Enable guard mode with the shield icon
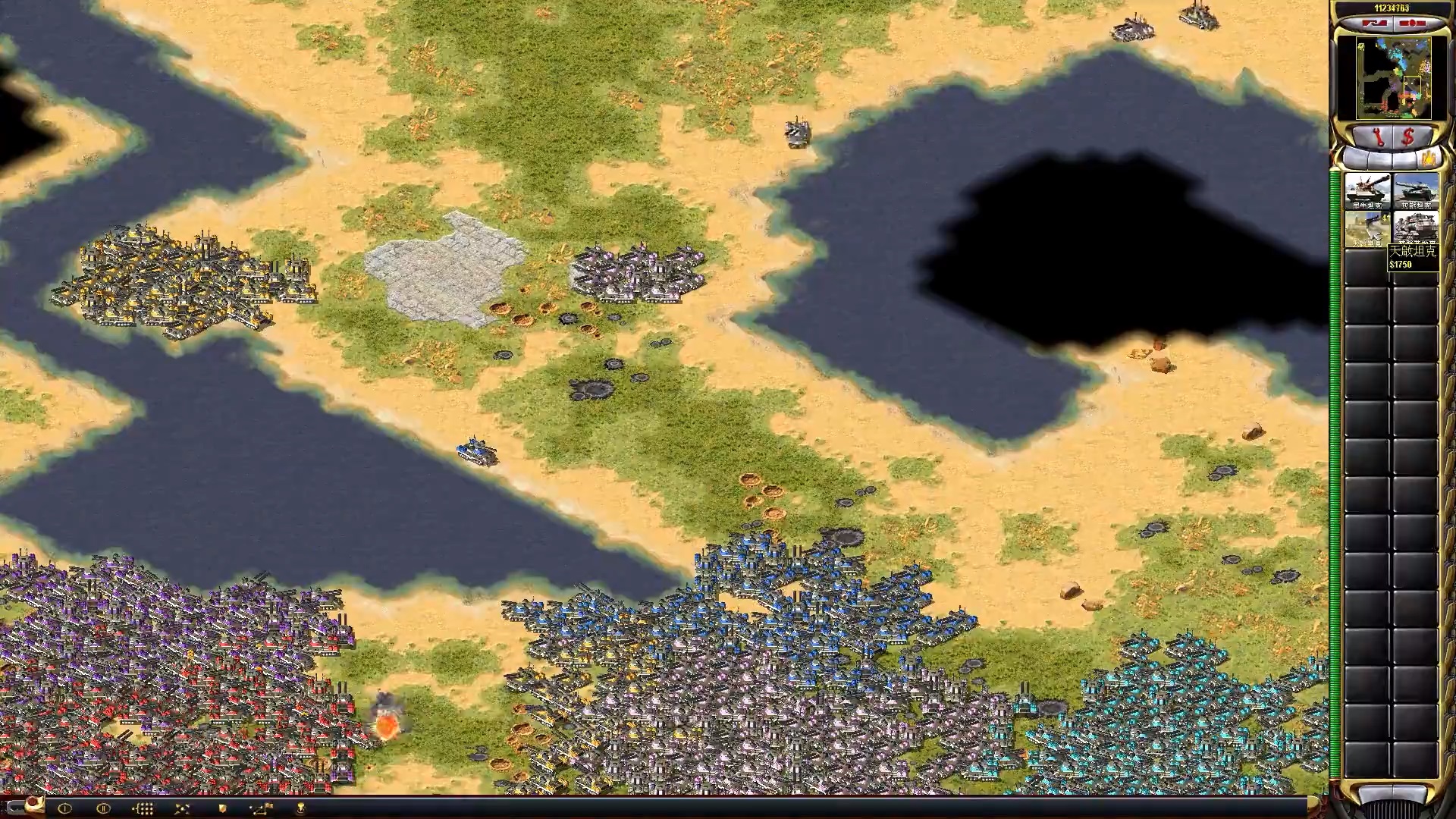 (x=224, y=808)
